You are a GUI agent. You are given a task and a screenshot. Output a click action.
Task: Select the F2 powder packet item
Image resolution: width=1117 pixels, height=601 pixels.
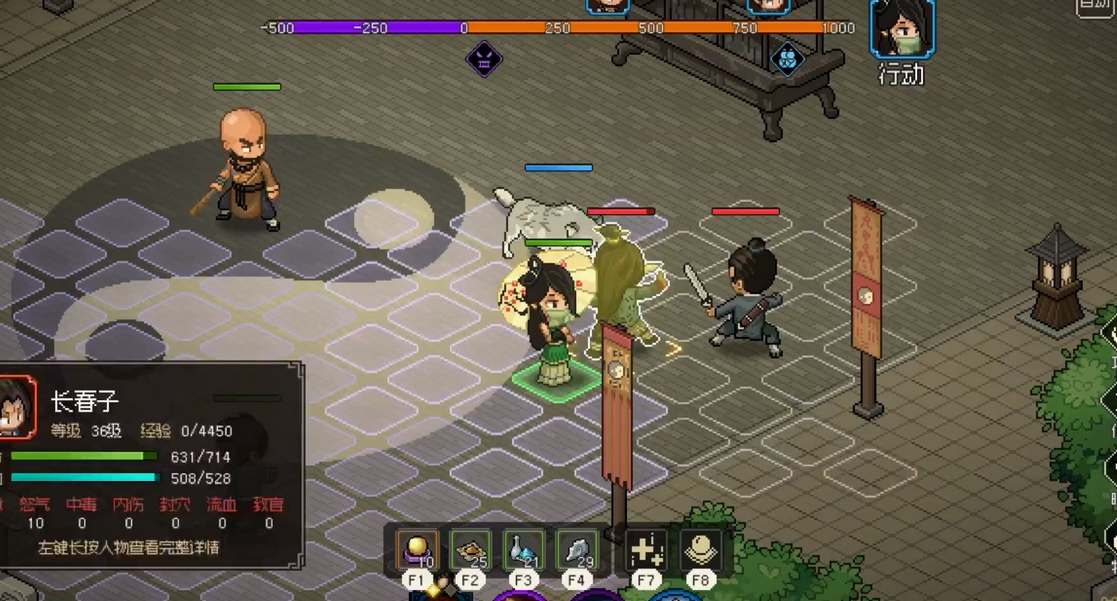(x=470, y=549)
